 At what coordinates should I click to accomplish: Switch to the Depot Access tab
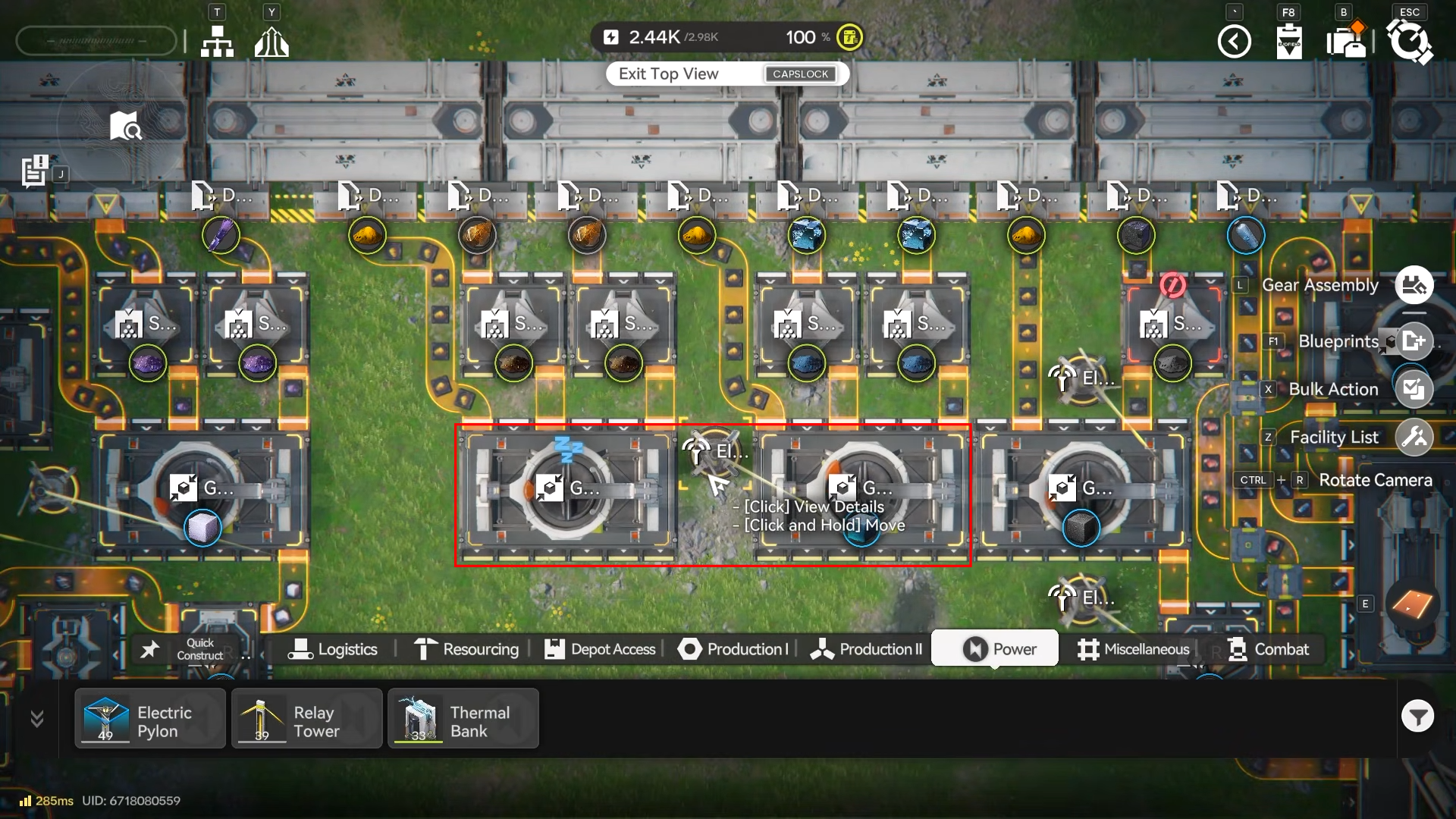[600, 649]
